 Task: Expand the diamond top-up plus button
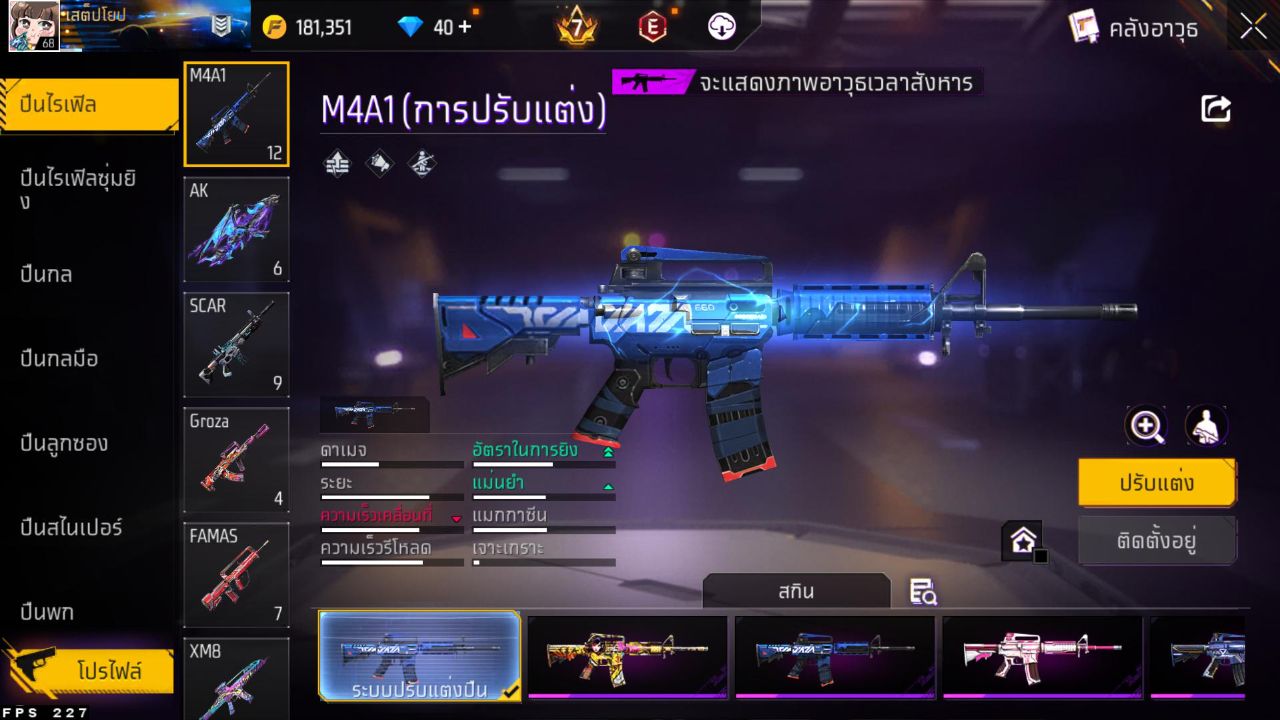click(x=467, y=27)
